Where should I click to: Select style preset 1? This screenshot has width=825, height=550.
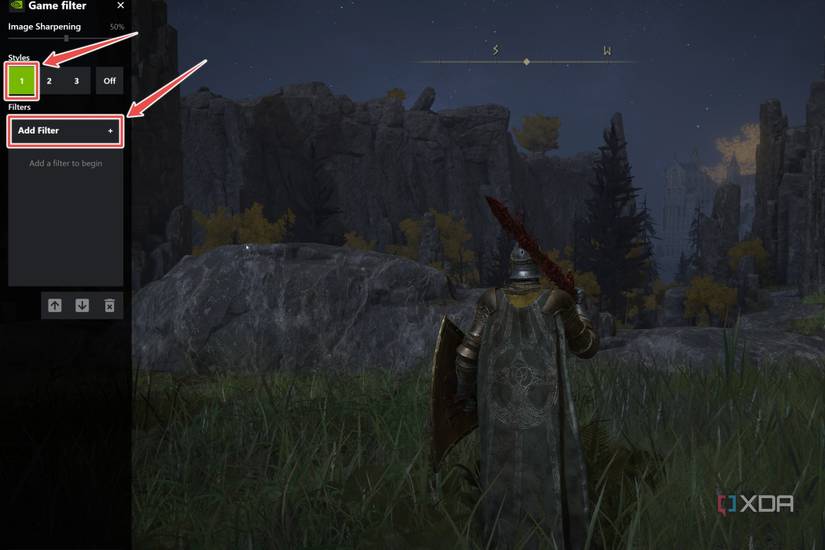click(x=22, y=81)
